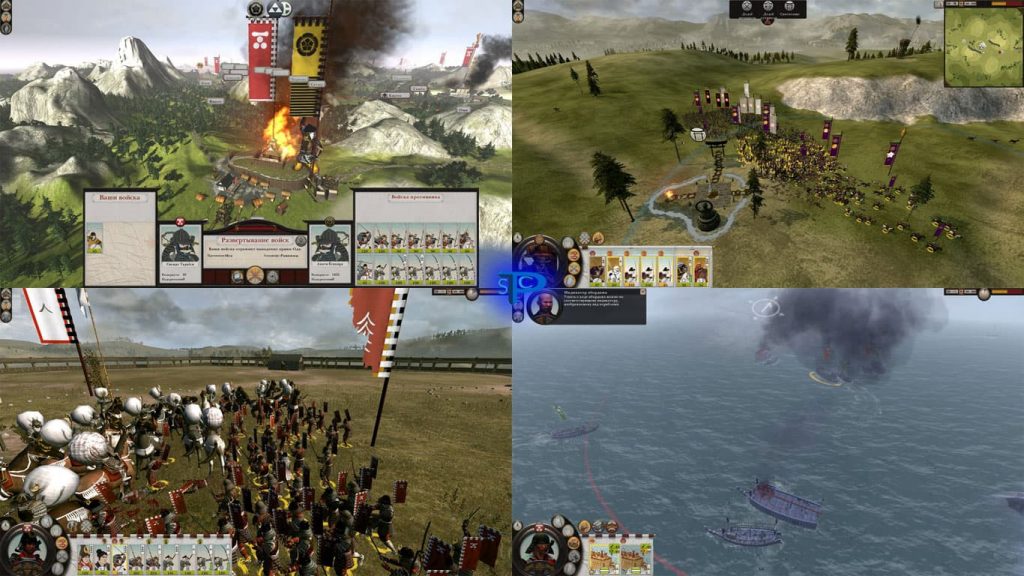The width and height of the screenshot is (1024, 576).
Task: Select the first unit card in the cavalry battle
Action: pyautogui.click(x=86, y=557)
